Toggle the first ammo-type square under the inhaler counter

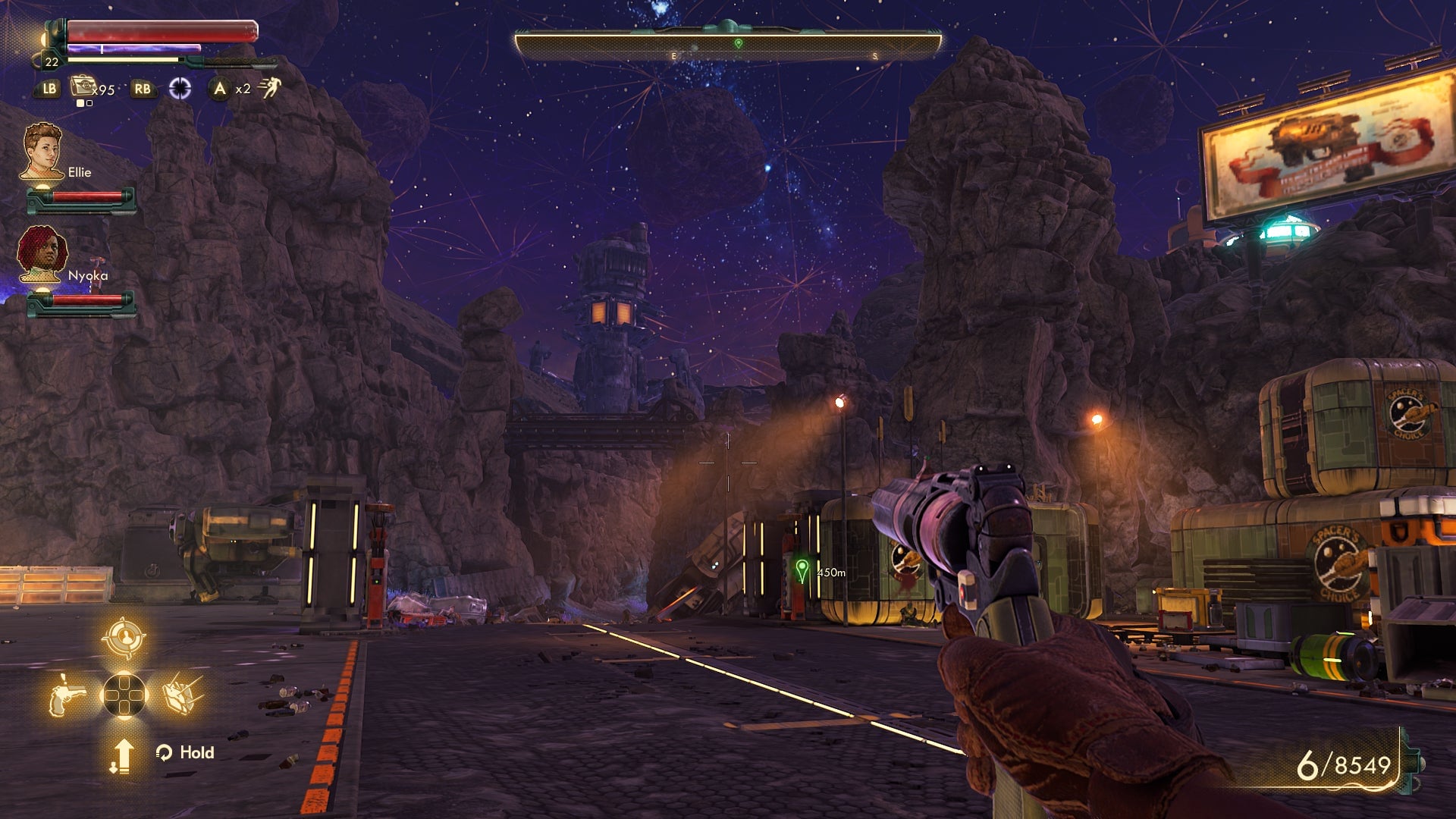tap(80, 104)
